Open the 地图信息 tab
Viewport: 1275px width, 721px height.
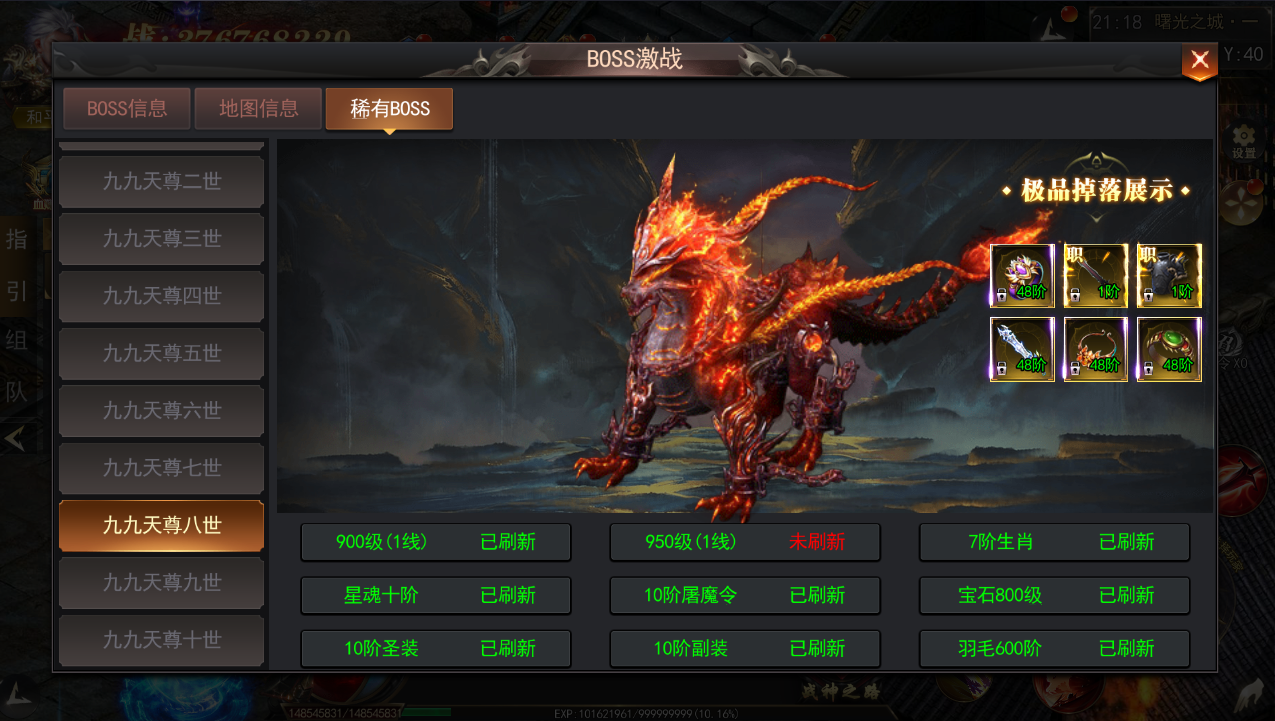pos(258,108)
